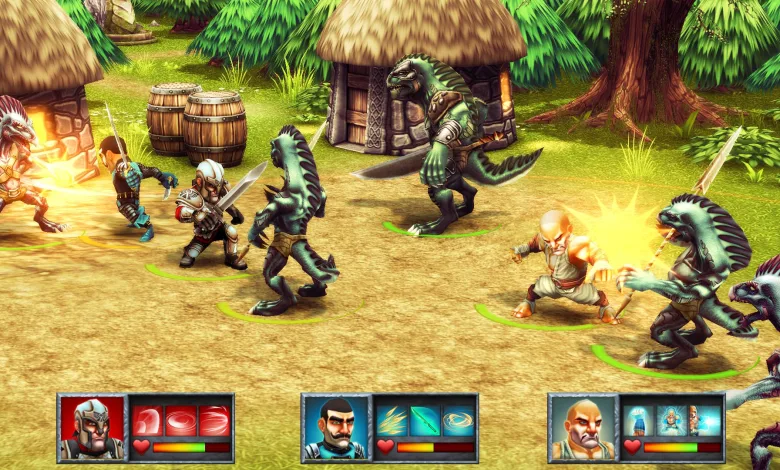Trigger the monk's energy blast ability
This screenshot has height=470, width=780.
point(704,420)
